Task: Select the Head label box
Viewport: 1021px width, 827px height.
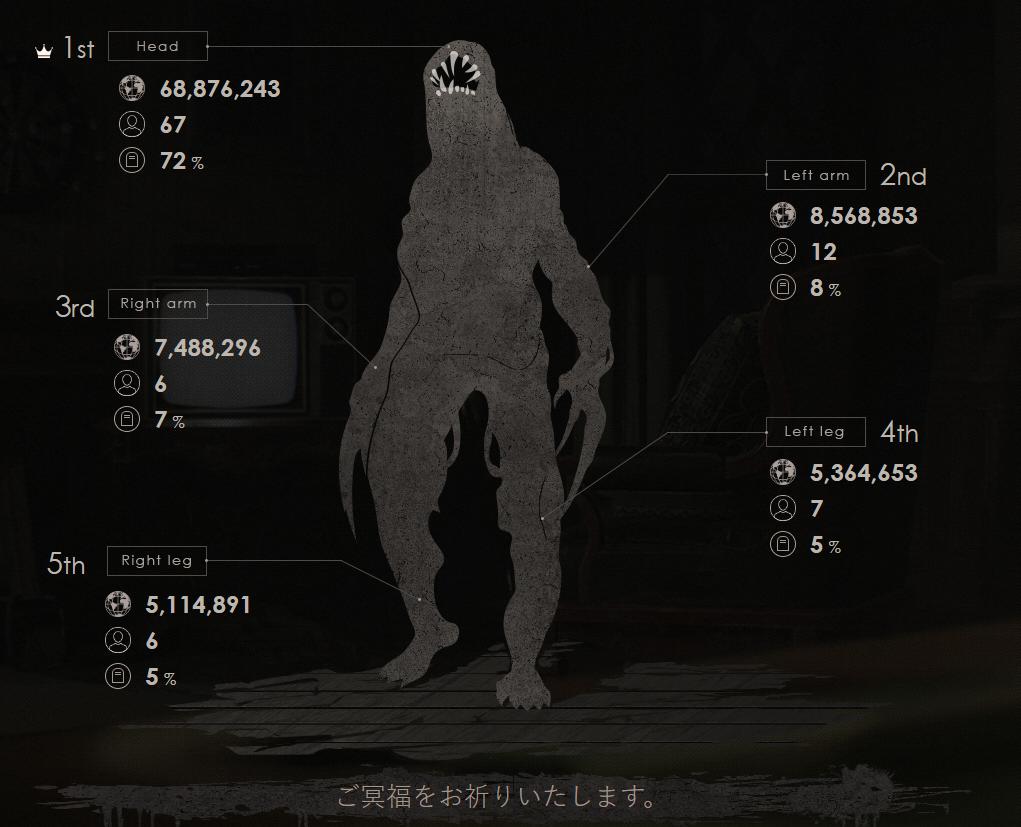Action: pos(158,46)
